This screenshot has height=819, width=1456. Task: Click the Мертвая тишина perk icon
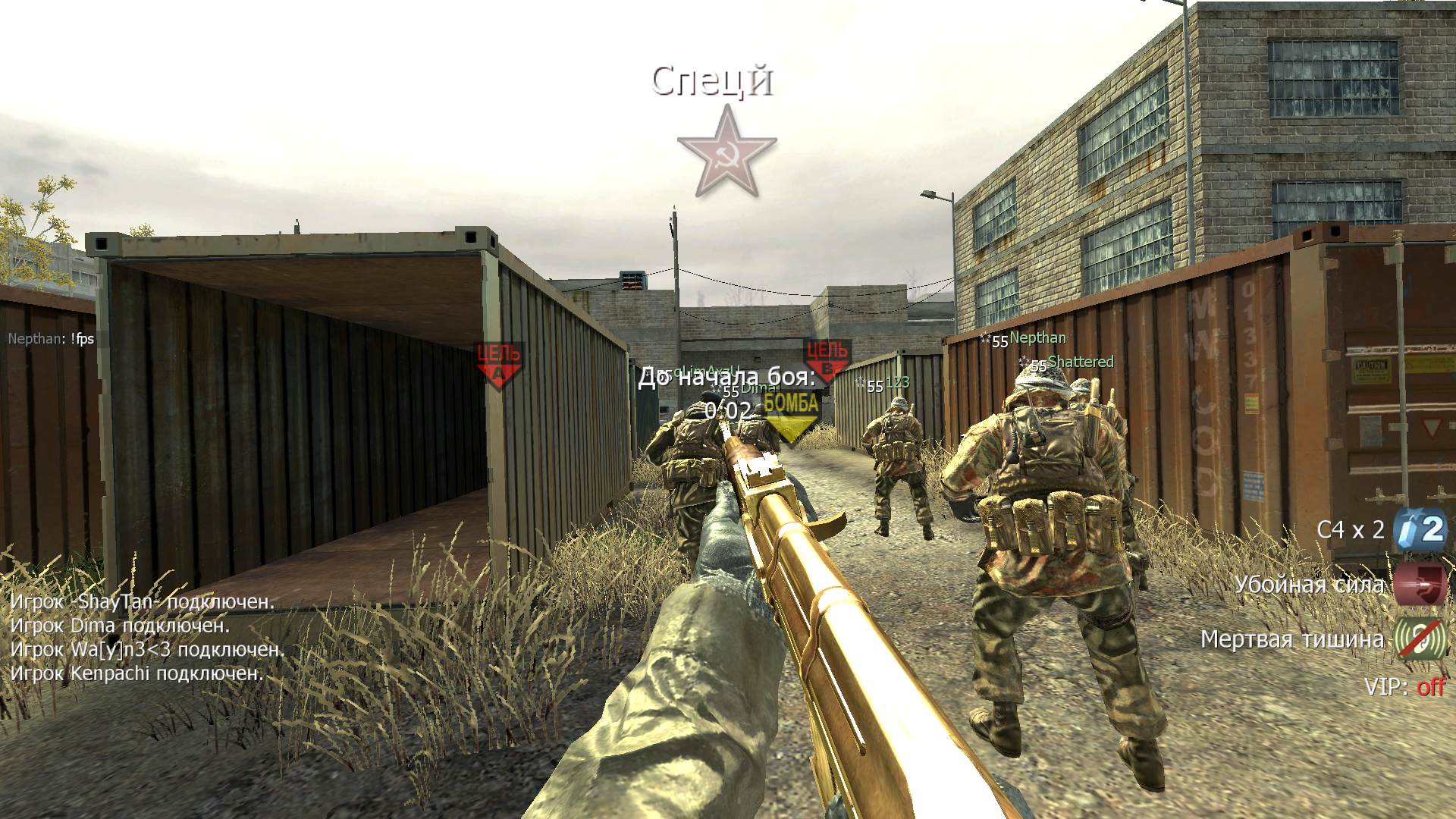point(1420,639)
